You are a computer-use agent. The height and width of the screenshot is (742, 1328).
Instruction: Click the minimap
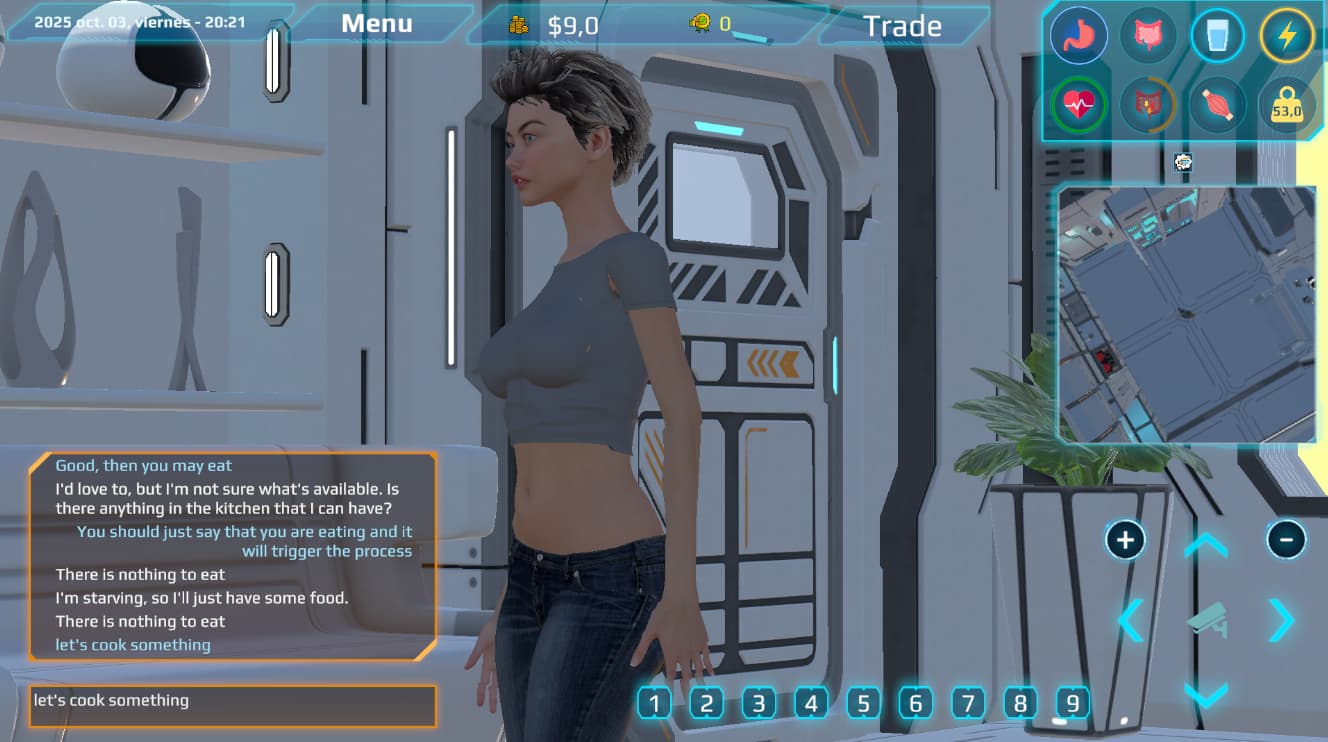(1187, 314)
